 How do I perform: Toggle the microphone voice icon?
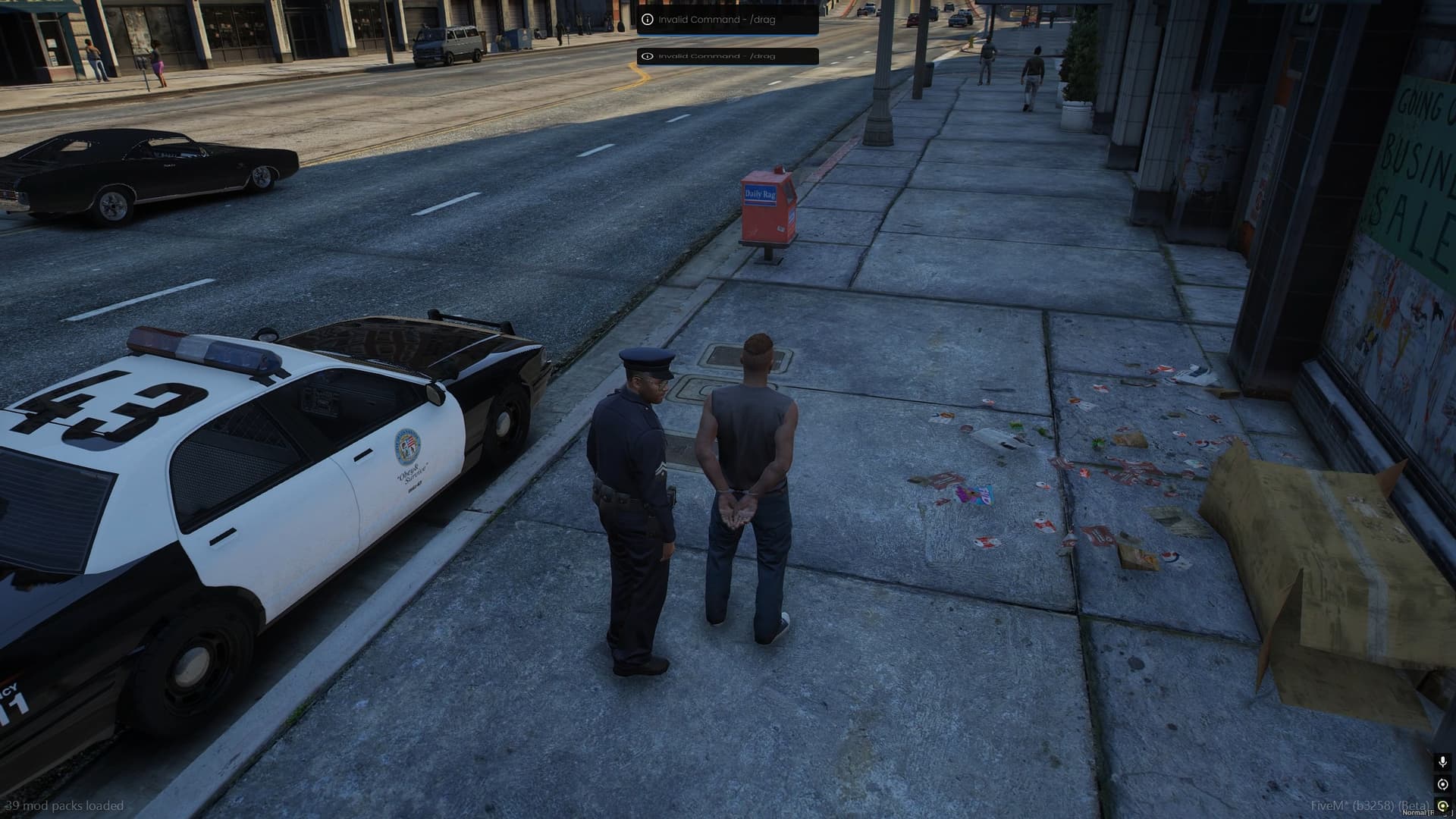click(1442, 761)
